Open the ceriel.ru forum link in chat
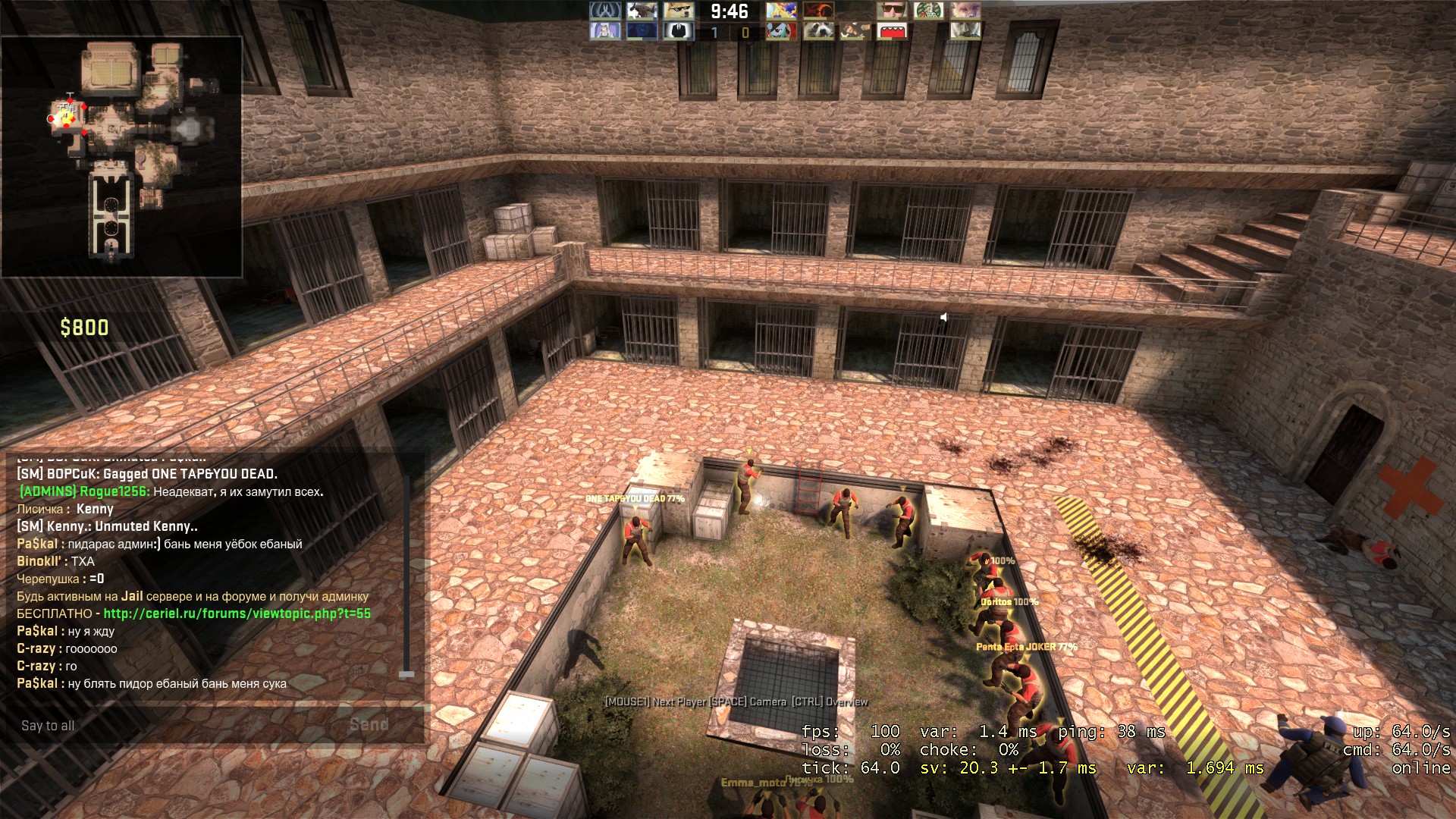 [237, 613]
